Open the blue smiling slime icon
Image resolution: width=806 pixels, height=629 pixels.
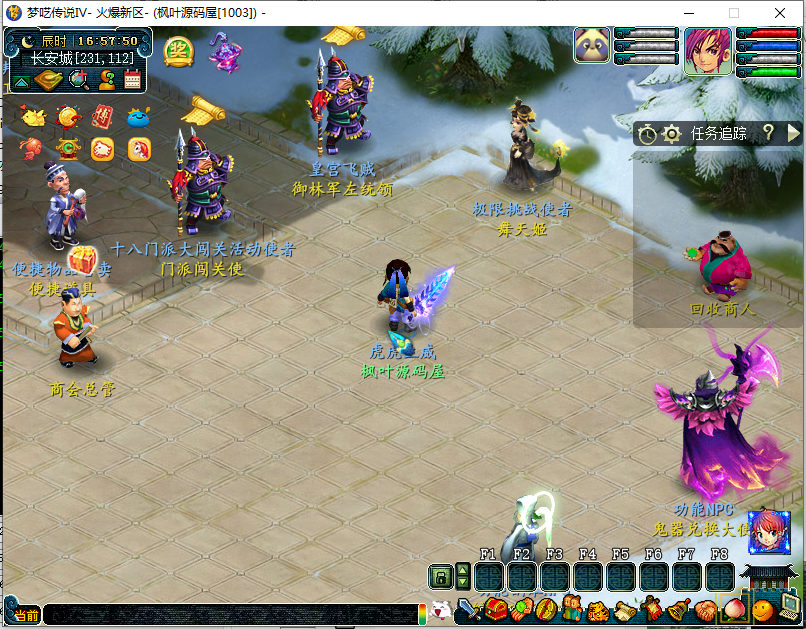click(x=139, y=117)
